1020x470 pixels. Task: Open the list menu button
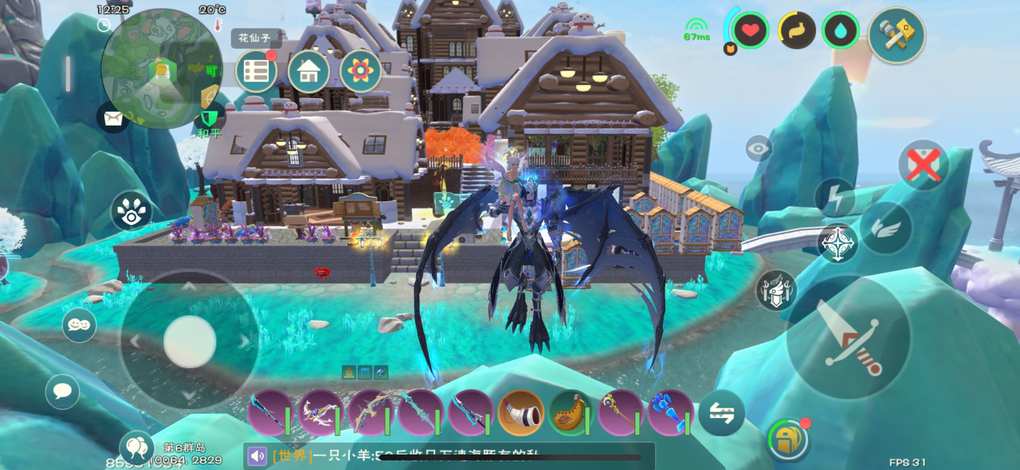tap(257, 71)
